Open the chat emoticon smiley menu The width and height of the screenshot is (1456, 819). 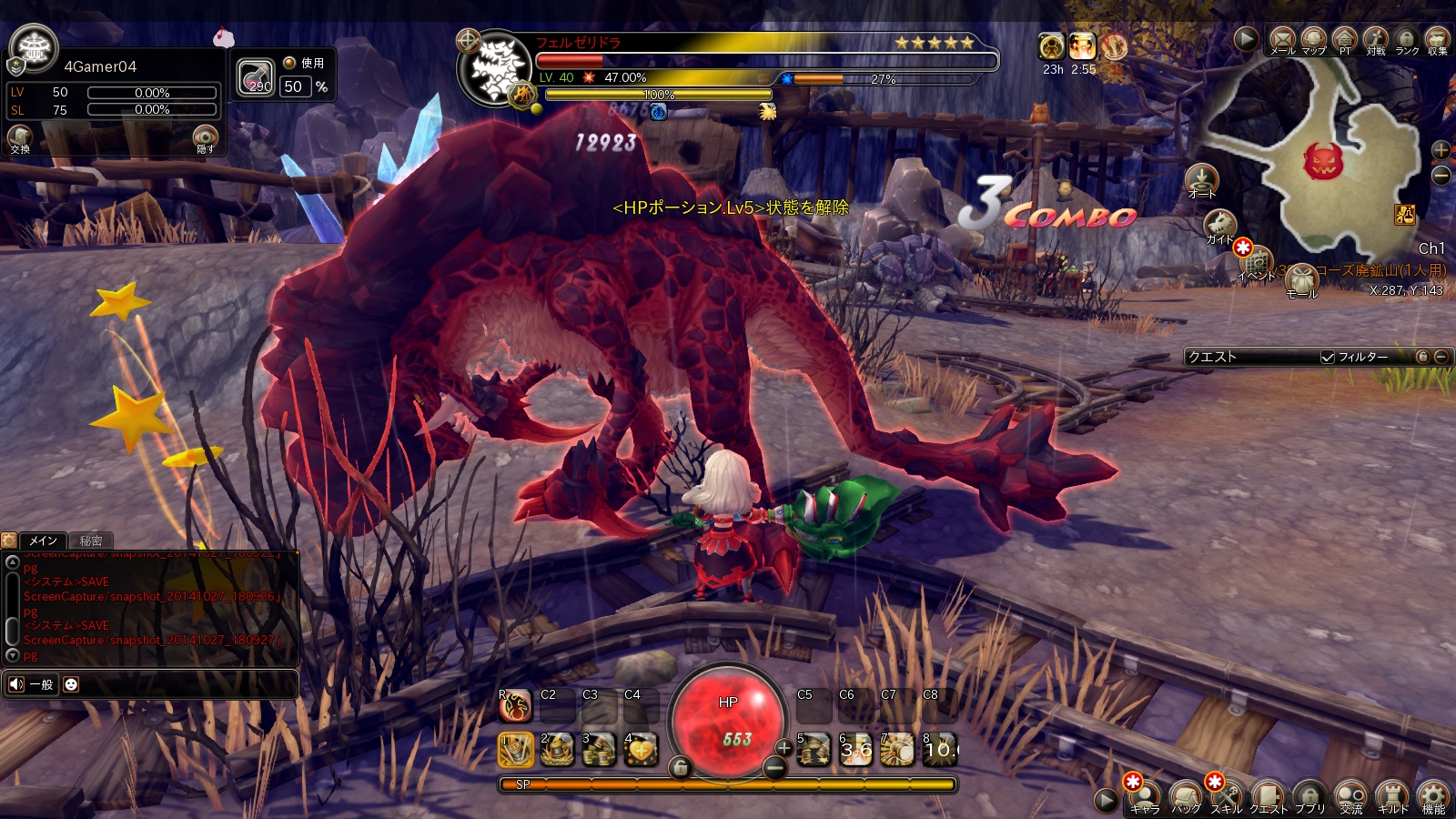(71, 684)
